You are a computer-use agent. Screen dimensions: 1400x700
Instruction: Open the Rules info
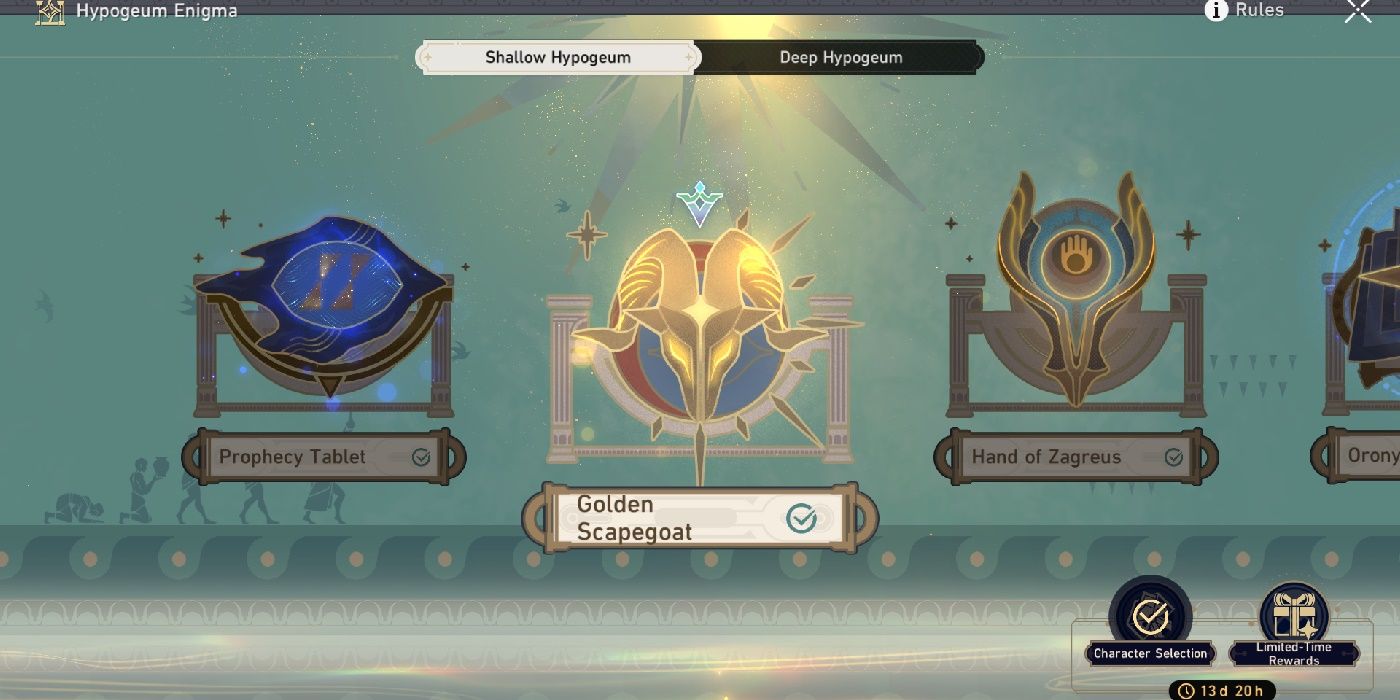(x=1246, y=10)
